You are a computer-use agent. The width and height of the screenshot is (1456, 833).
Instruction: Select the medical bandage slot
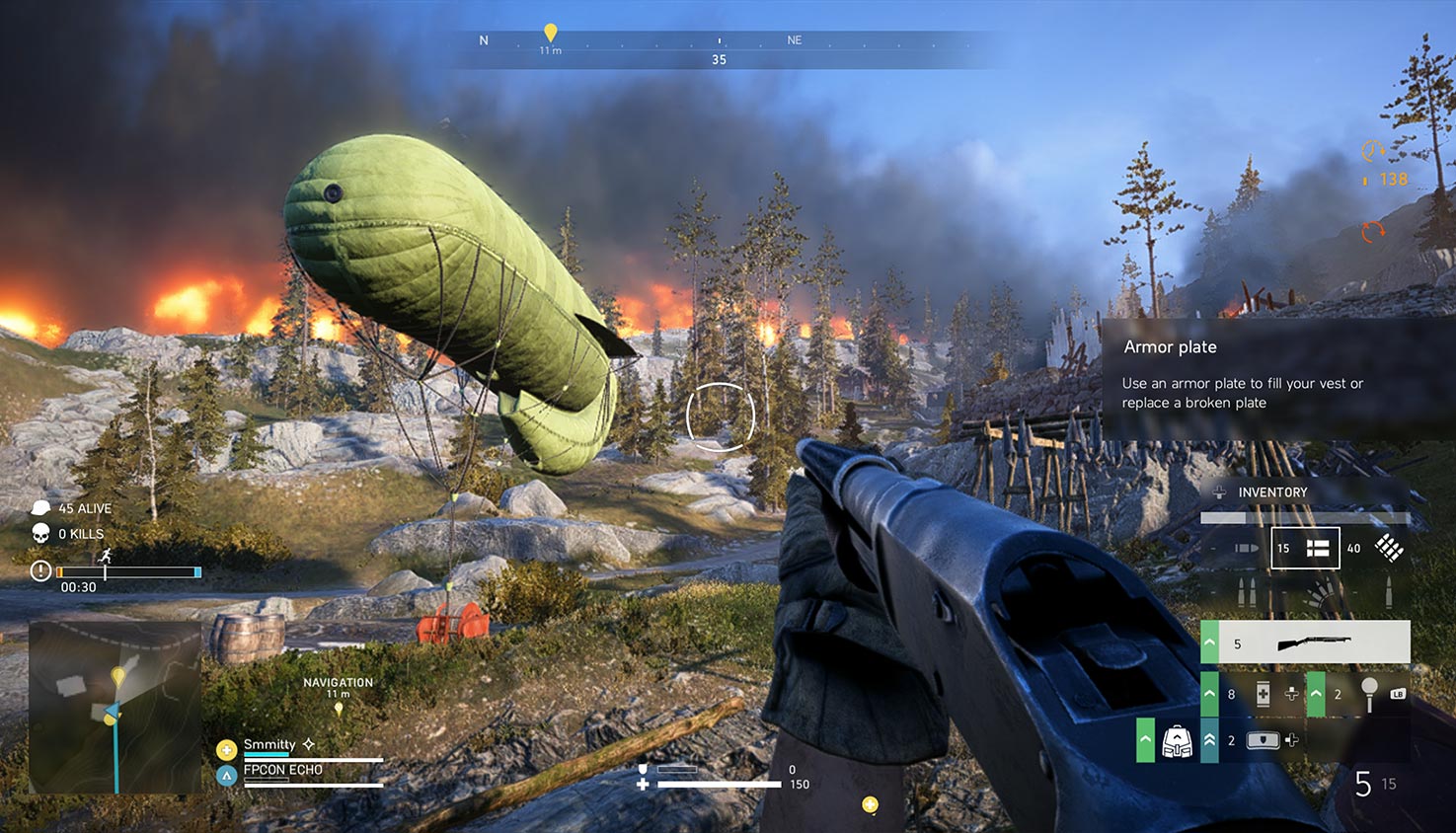click(x=1263, y=694)
